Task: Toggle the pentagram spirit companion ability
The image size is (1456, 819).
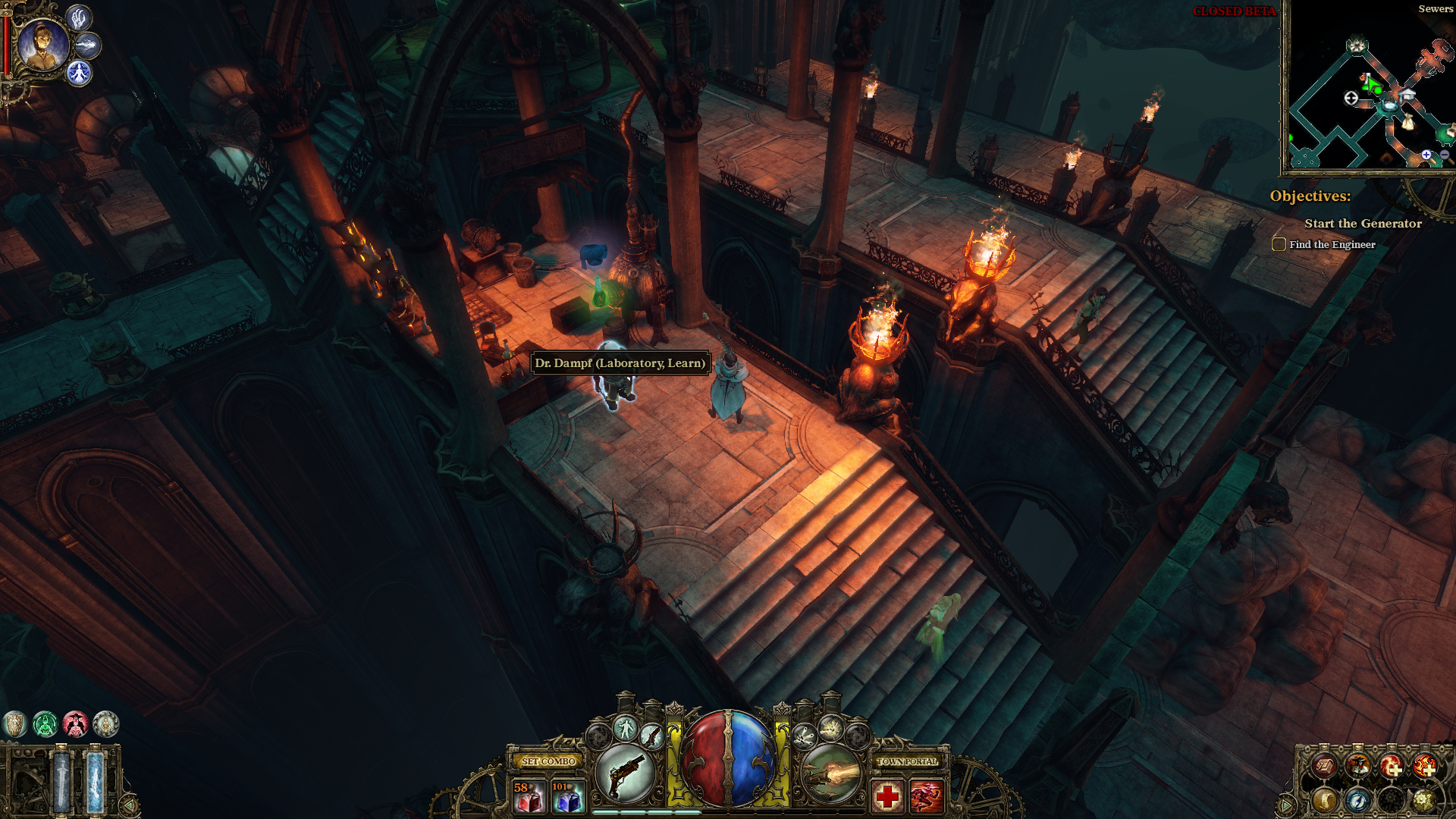Action: [x=79, y=74]
